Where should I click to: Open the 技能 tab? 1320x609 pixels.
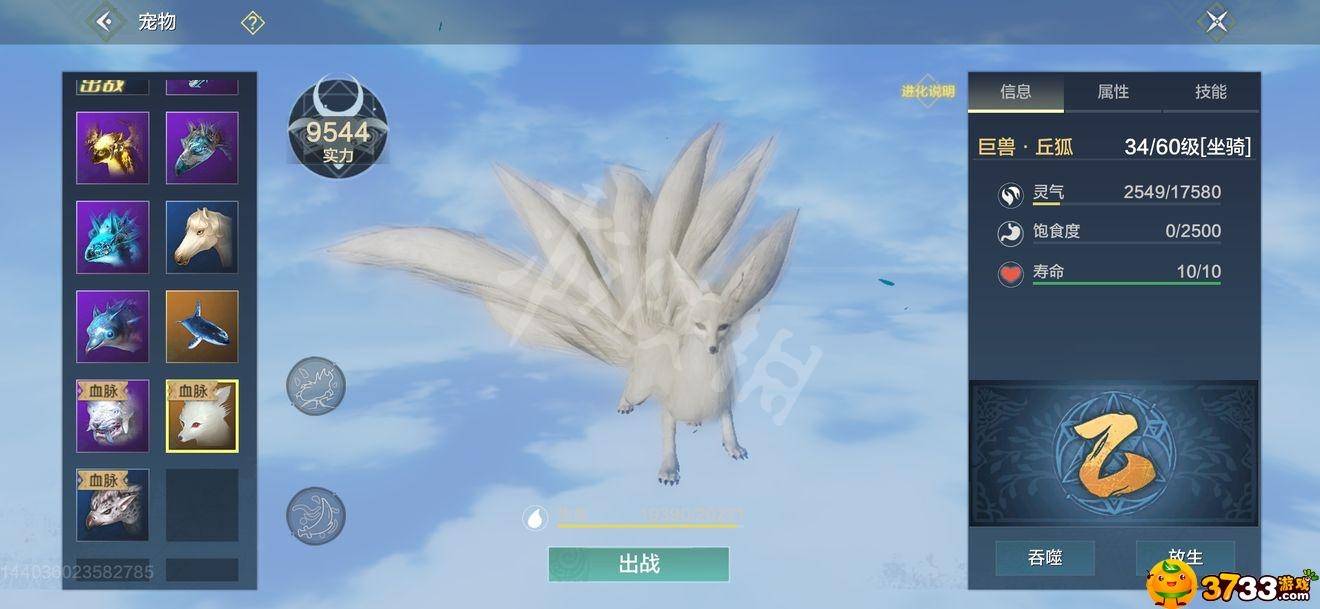[1210, 92]
